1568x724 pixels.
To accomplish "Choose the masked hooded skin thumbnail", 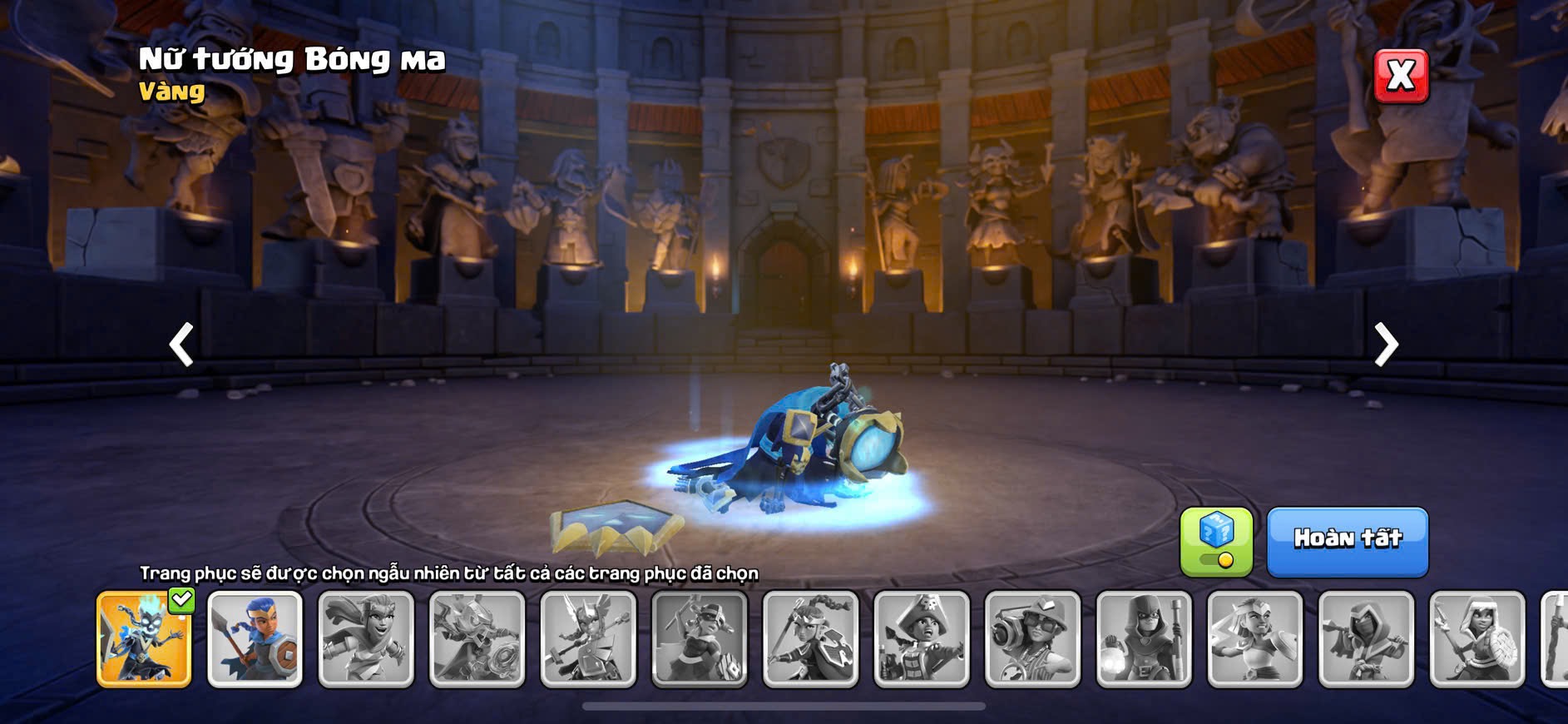I will click(1366, 639).
